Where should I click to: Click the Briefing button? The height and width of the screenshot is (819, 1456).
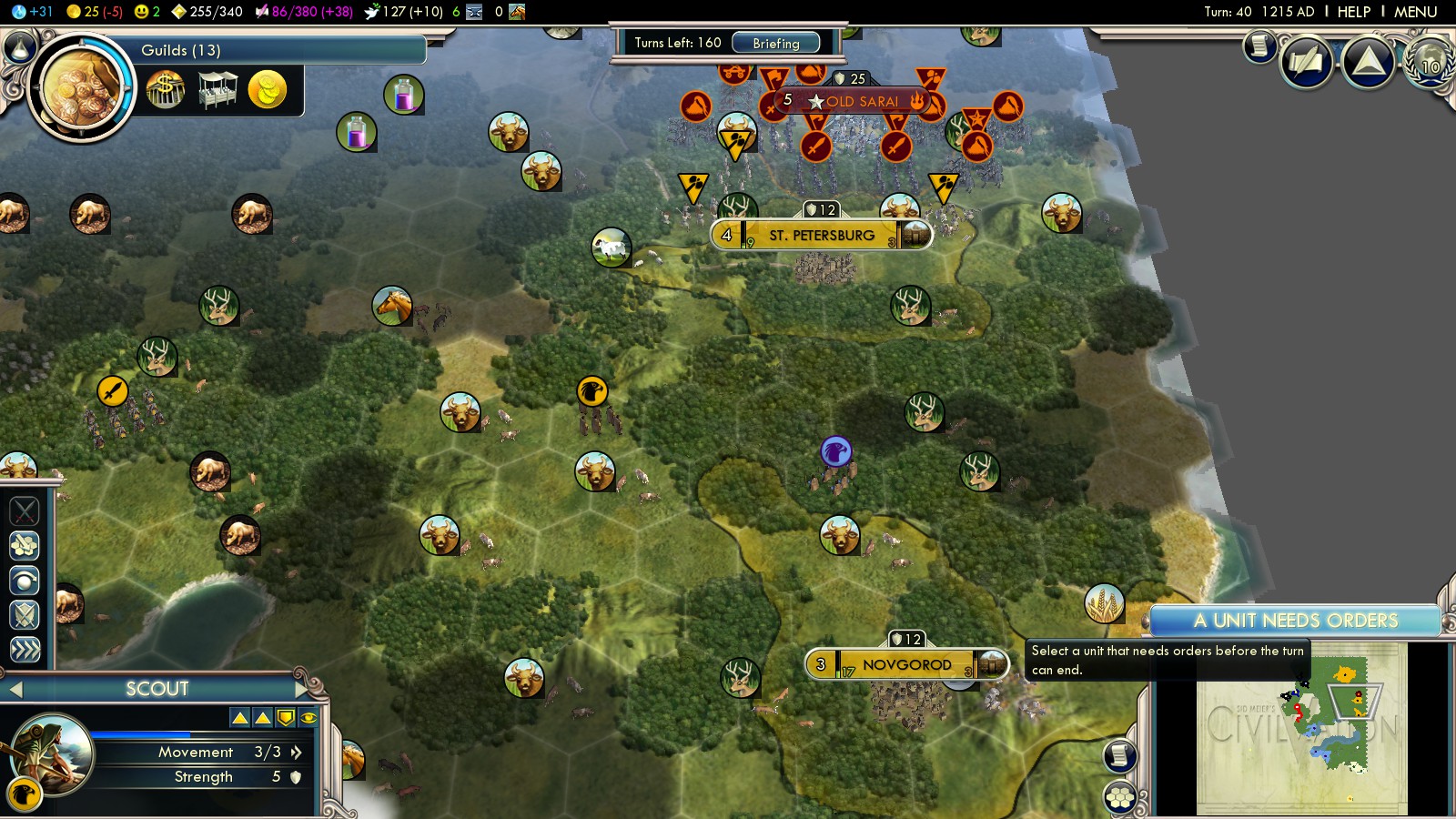pyautogui.click(x=775, y=43)
